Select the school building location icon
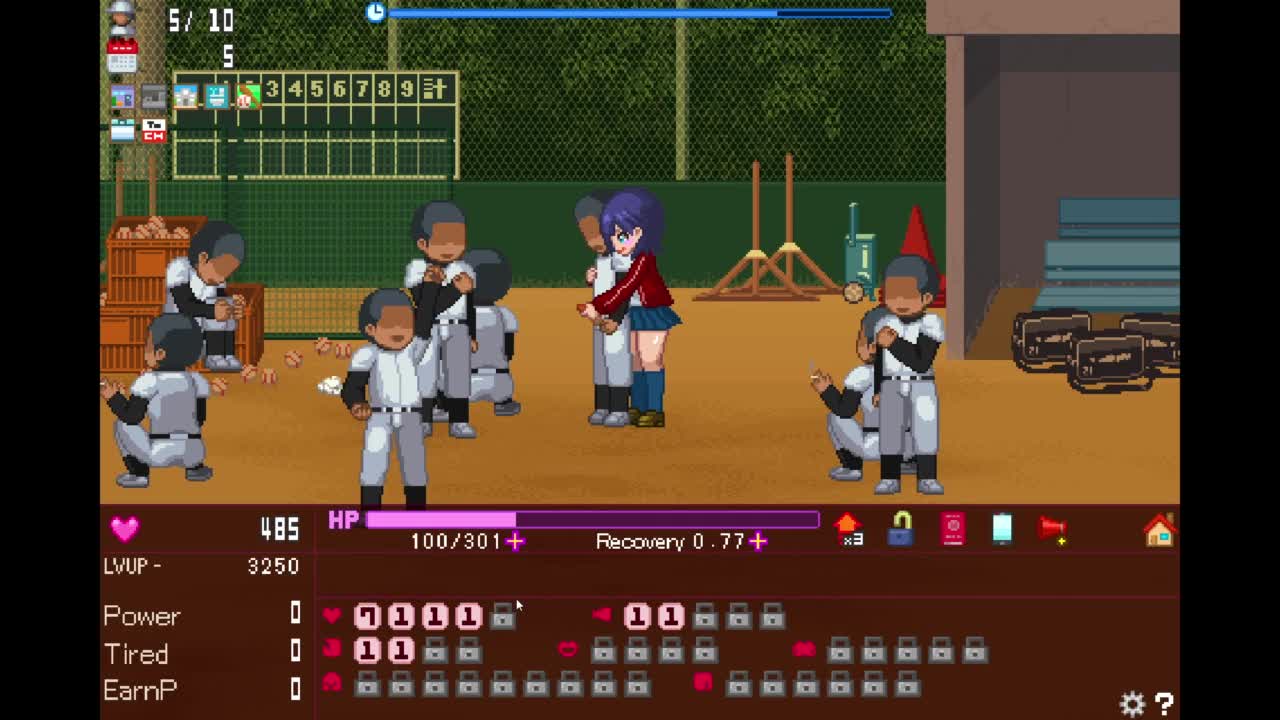Image resolution: width=1280 pixels, height=720 pixels. coord(185,96)
